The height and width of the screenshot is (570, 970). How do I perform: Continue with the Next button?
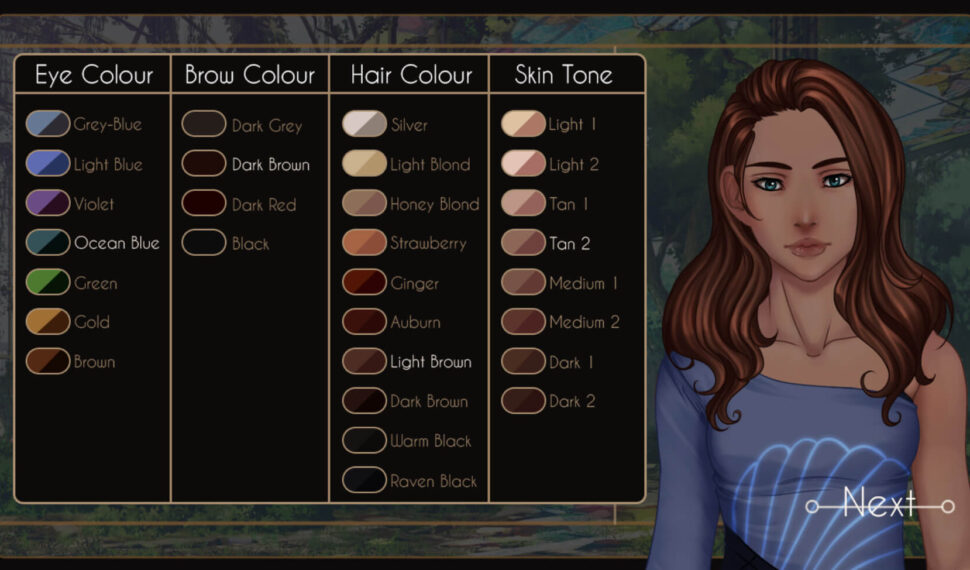[879, 503]
